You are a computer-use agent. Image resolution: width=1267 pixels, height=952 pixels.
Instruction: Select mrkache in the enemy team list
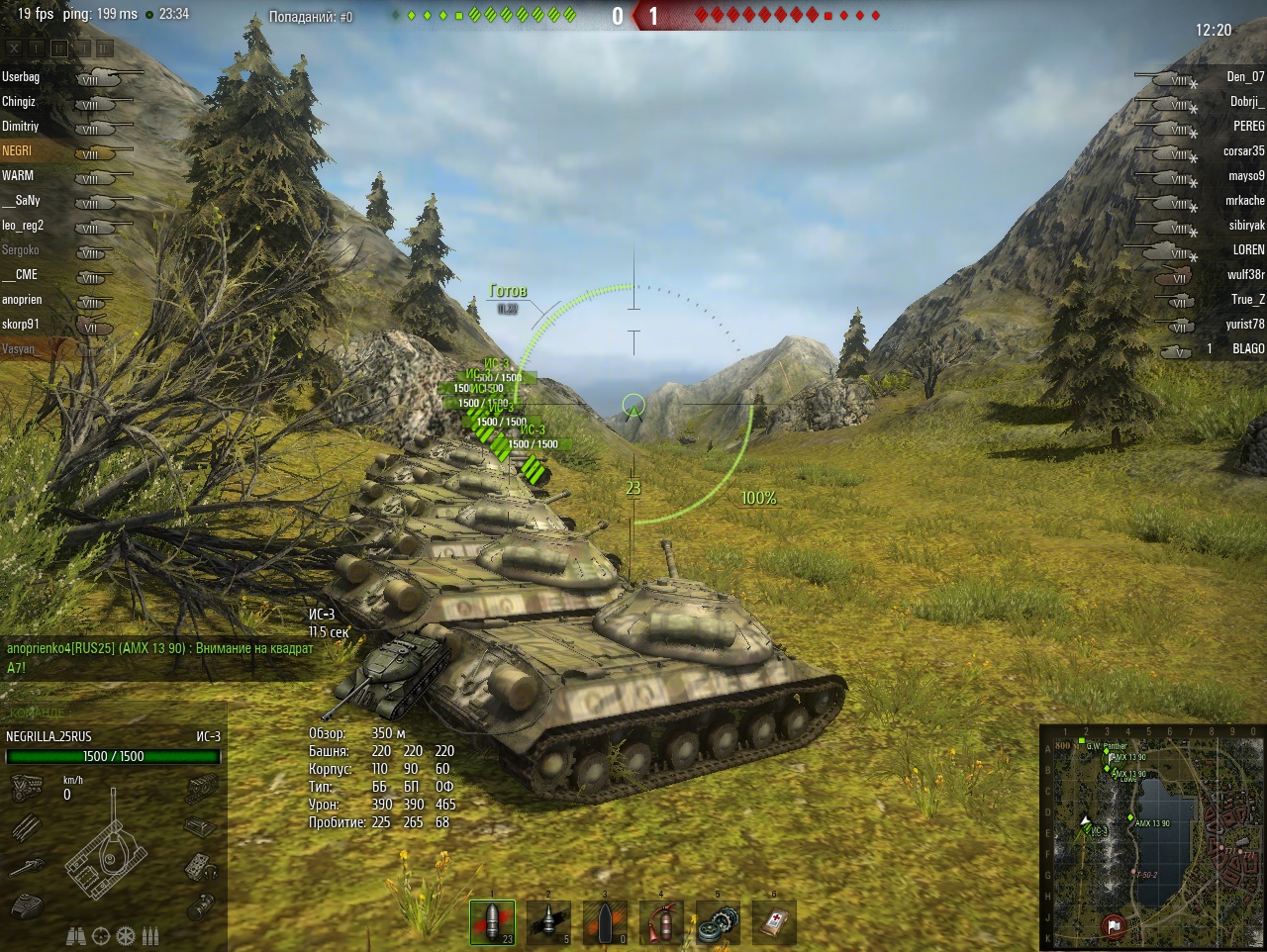coord(1244,201)
